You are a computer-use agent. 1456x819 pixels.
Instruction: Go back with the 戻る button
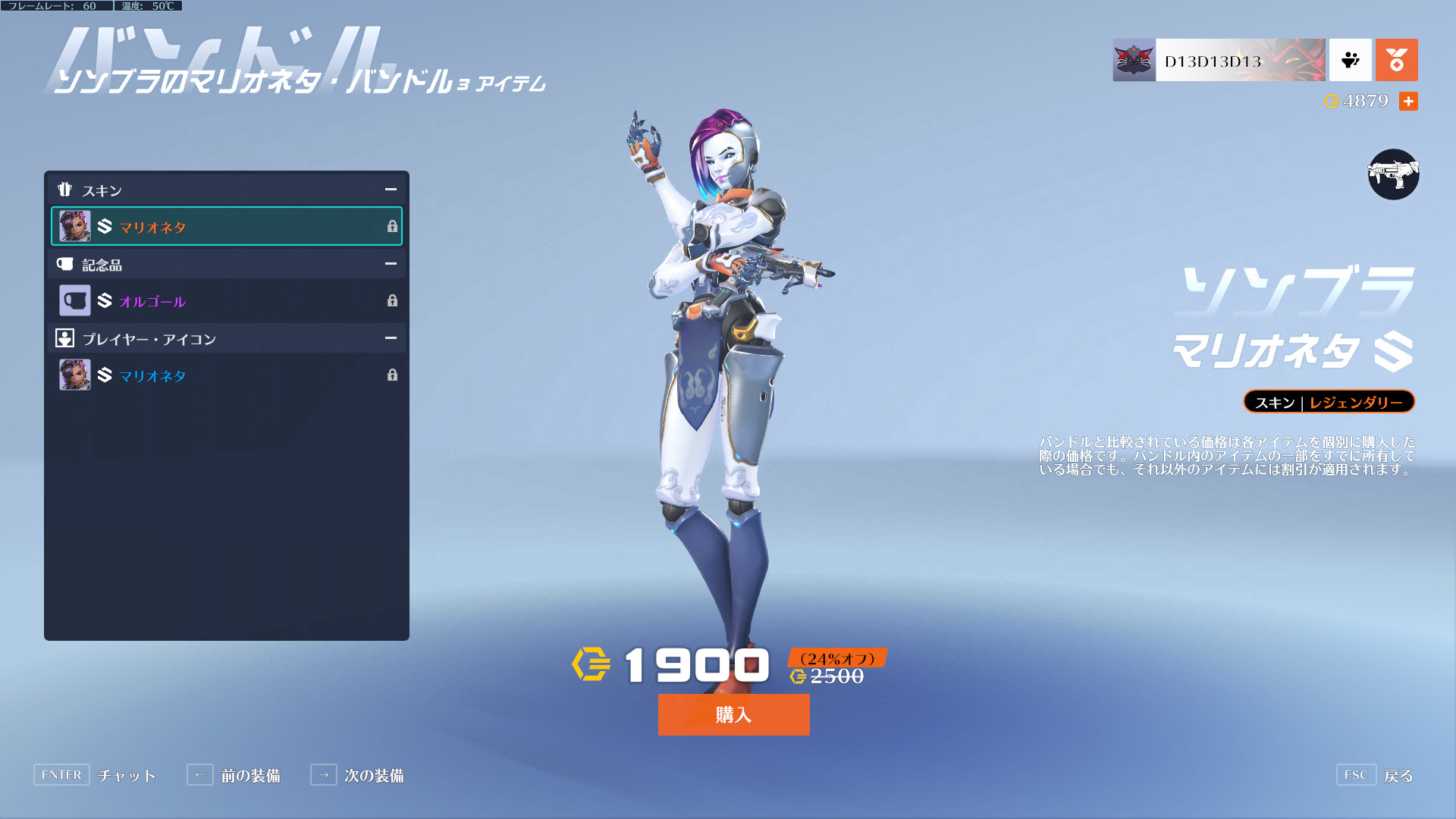tap(1376, 775)
